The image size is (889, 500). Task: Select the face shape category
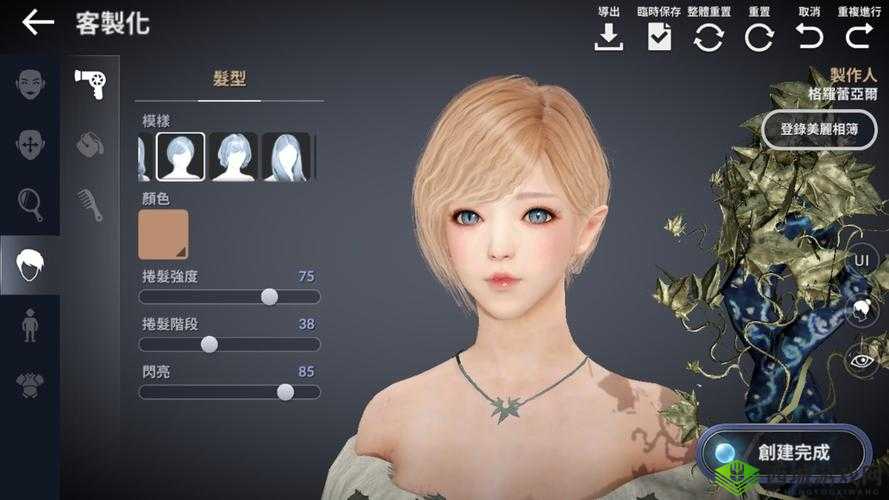30,84
